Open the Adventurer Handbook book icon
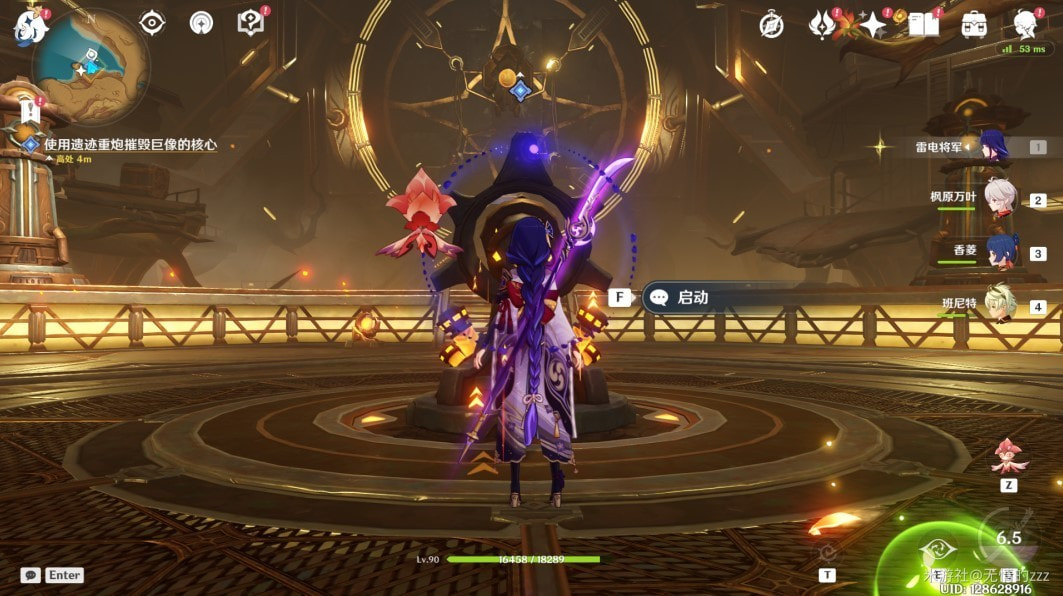 [x=923, y=25]
